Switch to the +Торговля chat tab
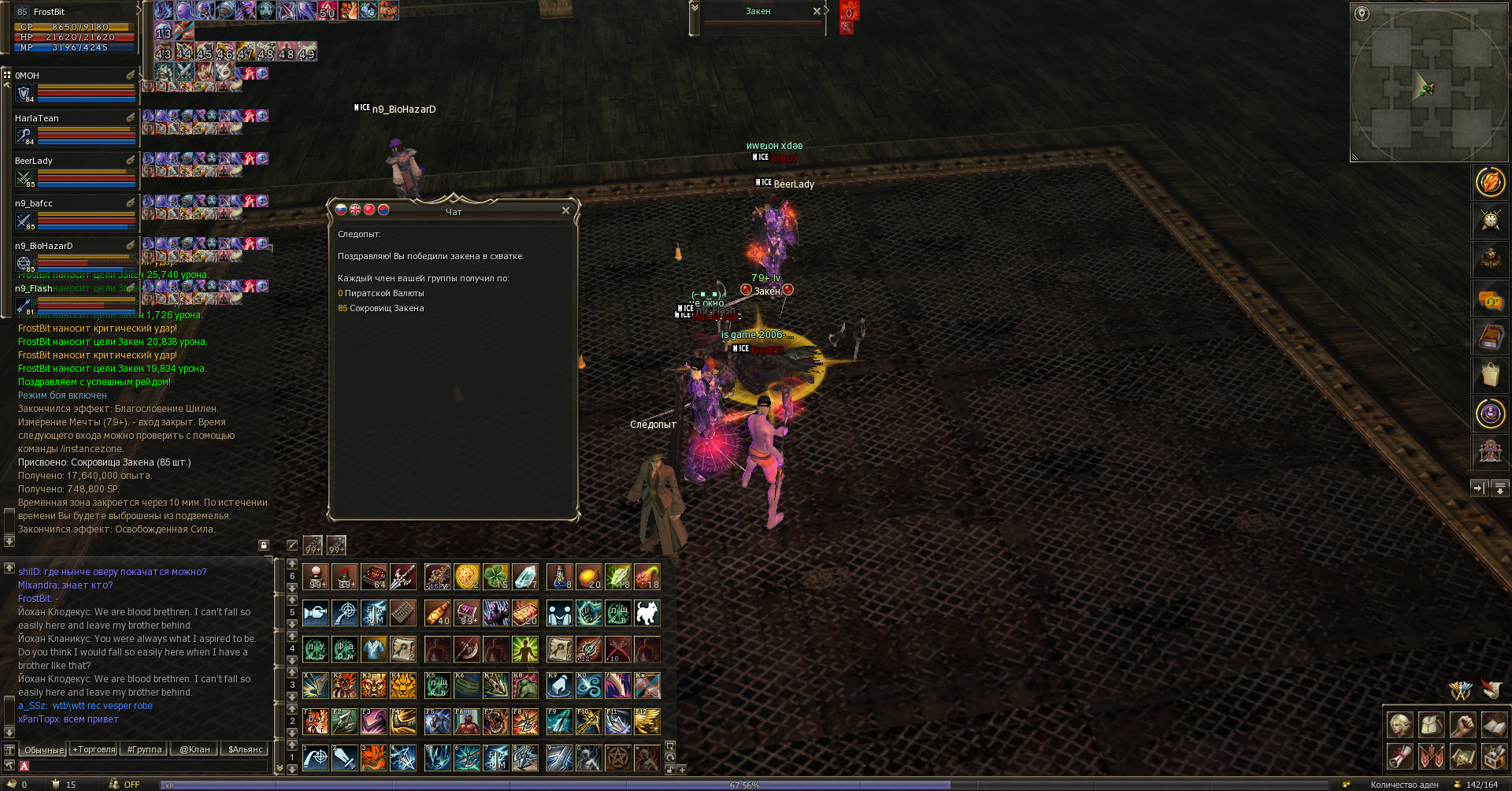This screenshot has width=1512, height=791. click(x=94, y=749)
